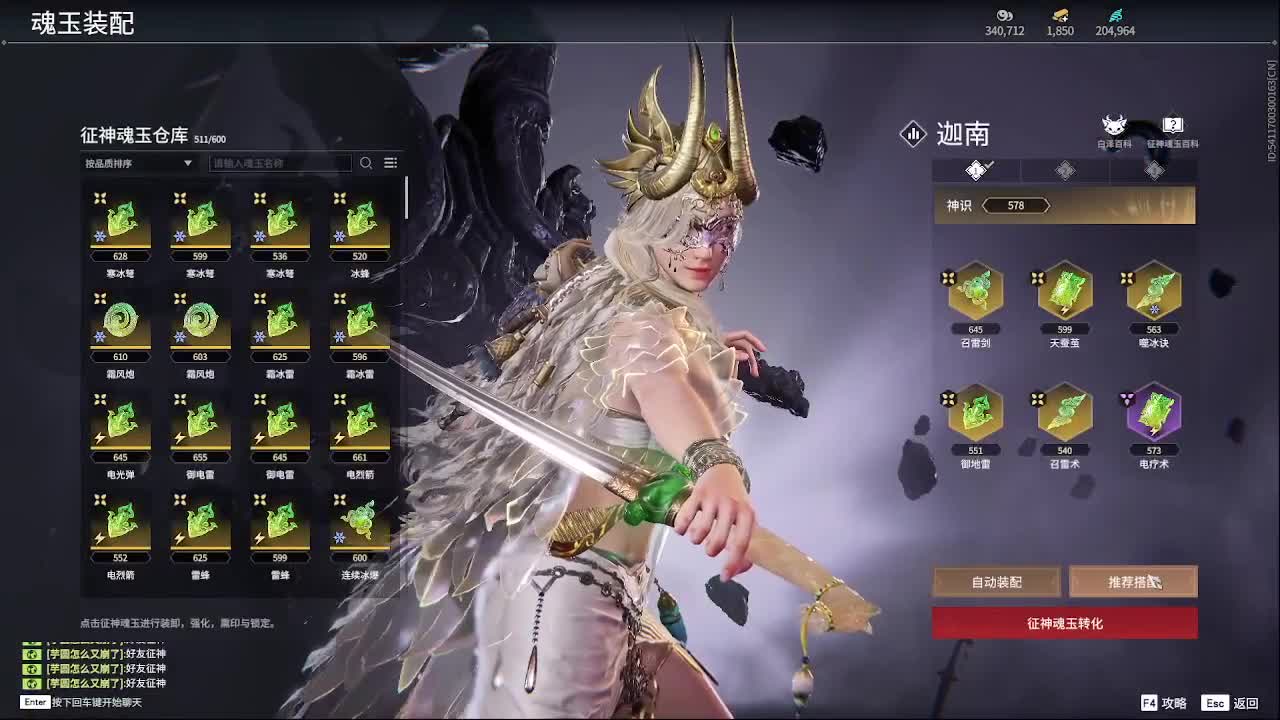The height and width of the screenshot is (720, 1280).
Task: Open the 征神魂玉百科 help book icon
Action: pyautogui.click(x=1170, y=125)
